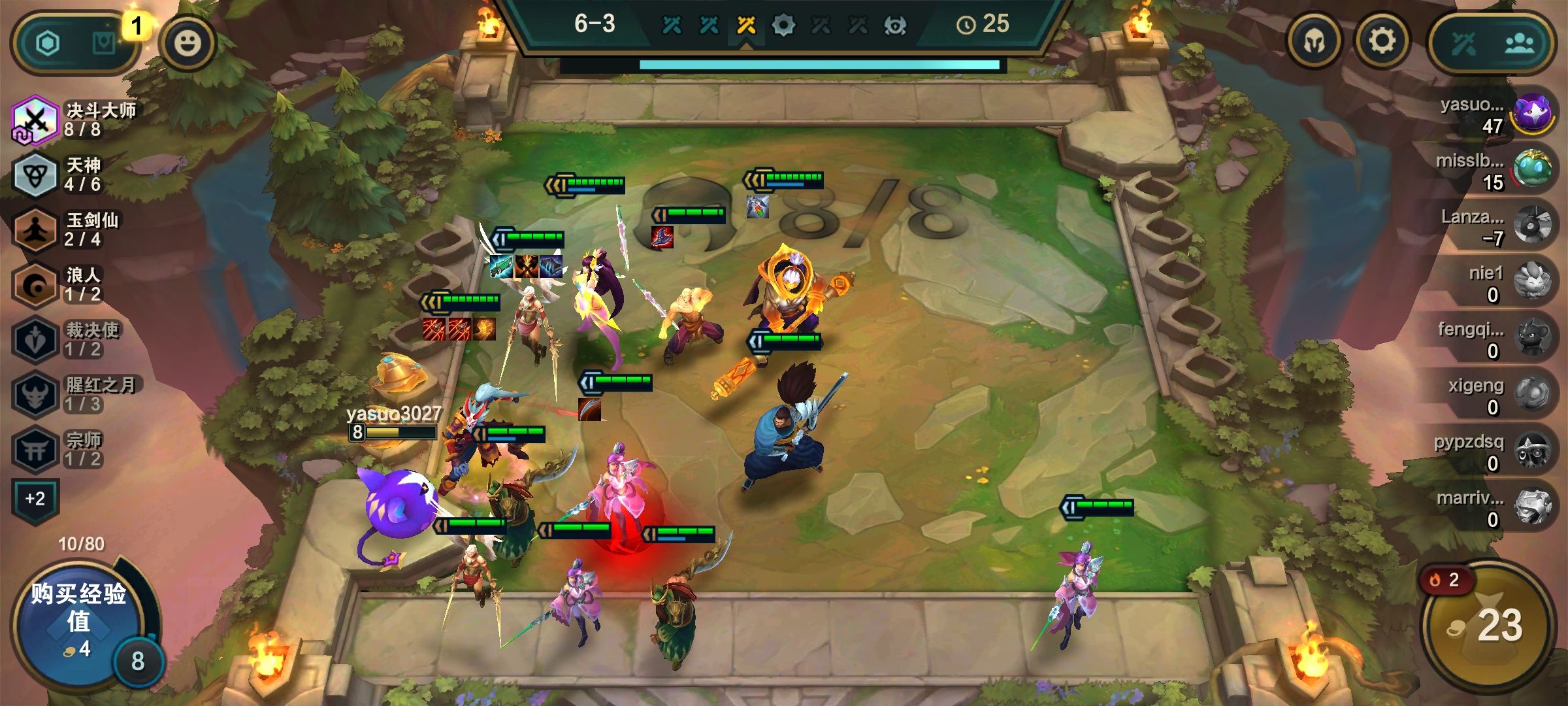This screenshot has width=1568, height=706.
Task: Choose Lanza player row in scoreboard
Action: [1496, 227]
